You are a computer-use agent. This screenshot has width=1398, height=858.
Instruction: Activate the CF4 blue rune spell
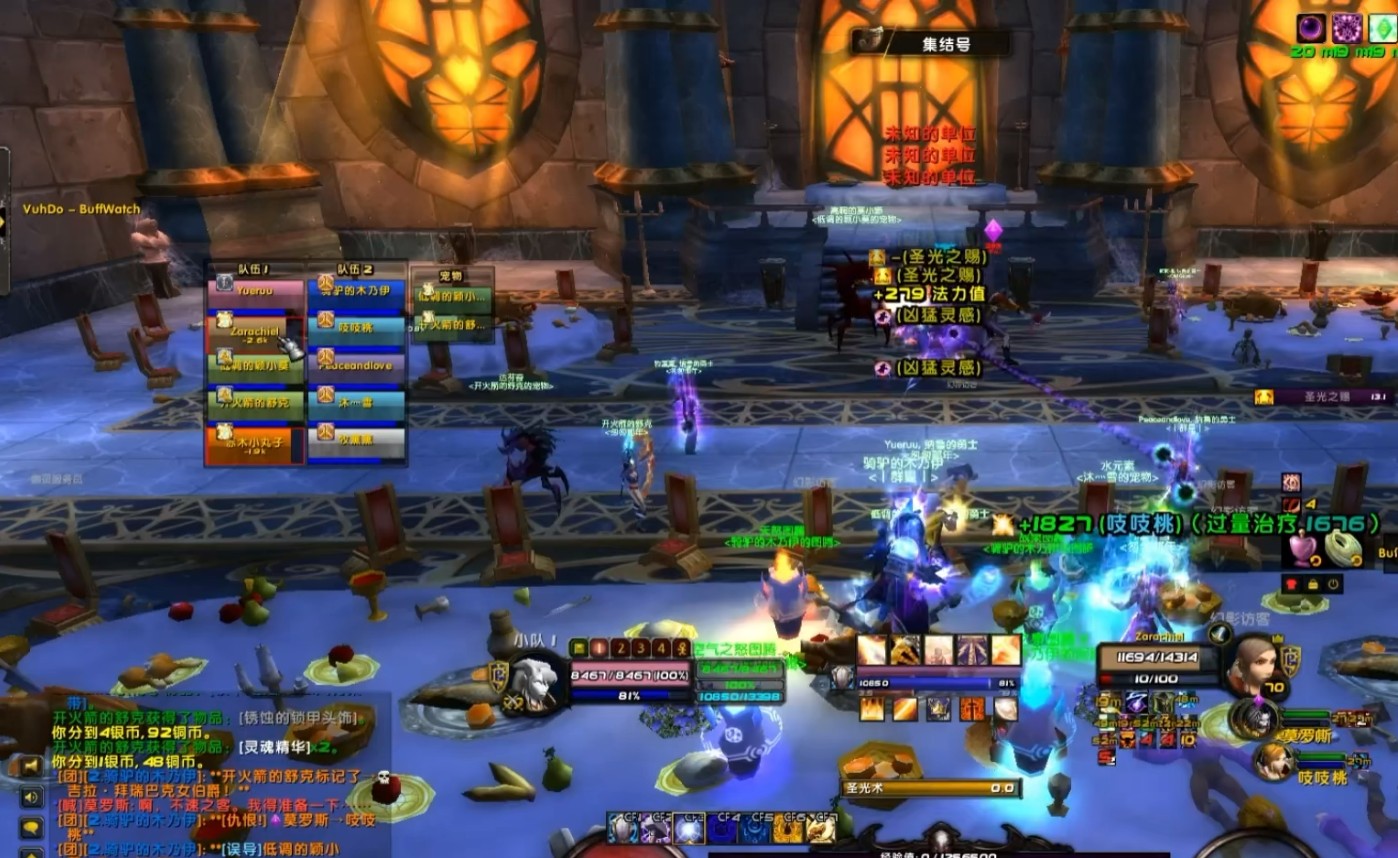coord(723,829)
